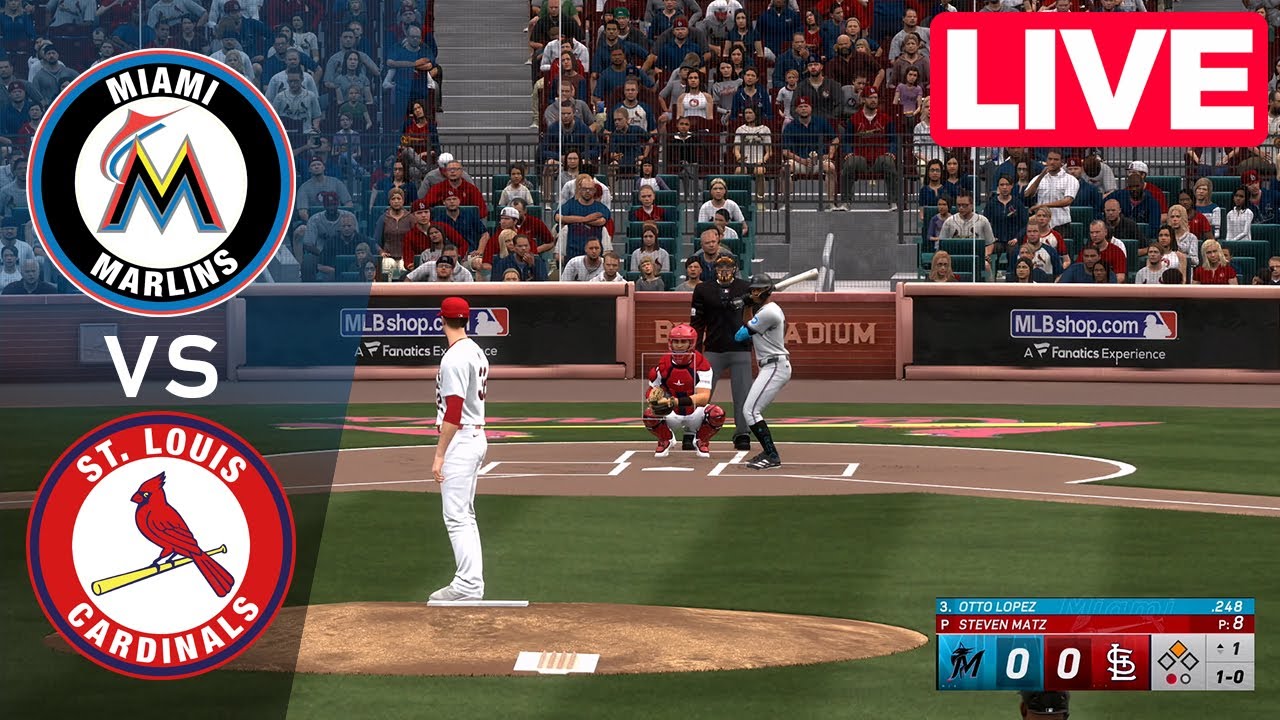Click the filled out dot next to empty circle
The height and width of the screenshot is (720, 1280).
(x=1172, y=679)
